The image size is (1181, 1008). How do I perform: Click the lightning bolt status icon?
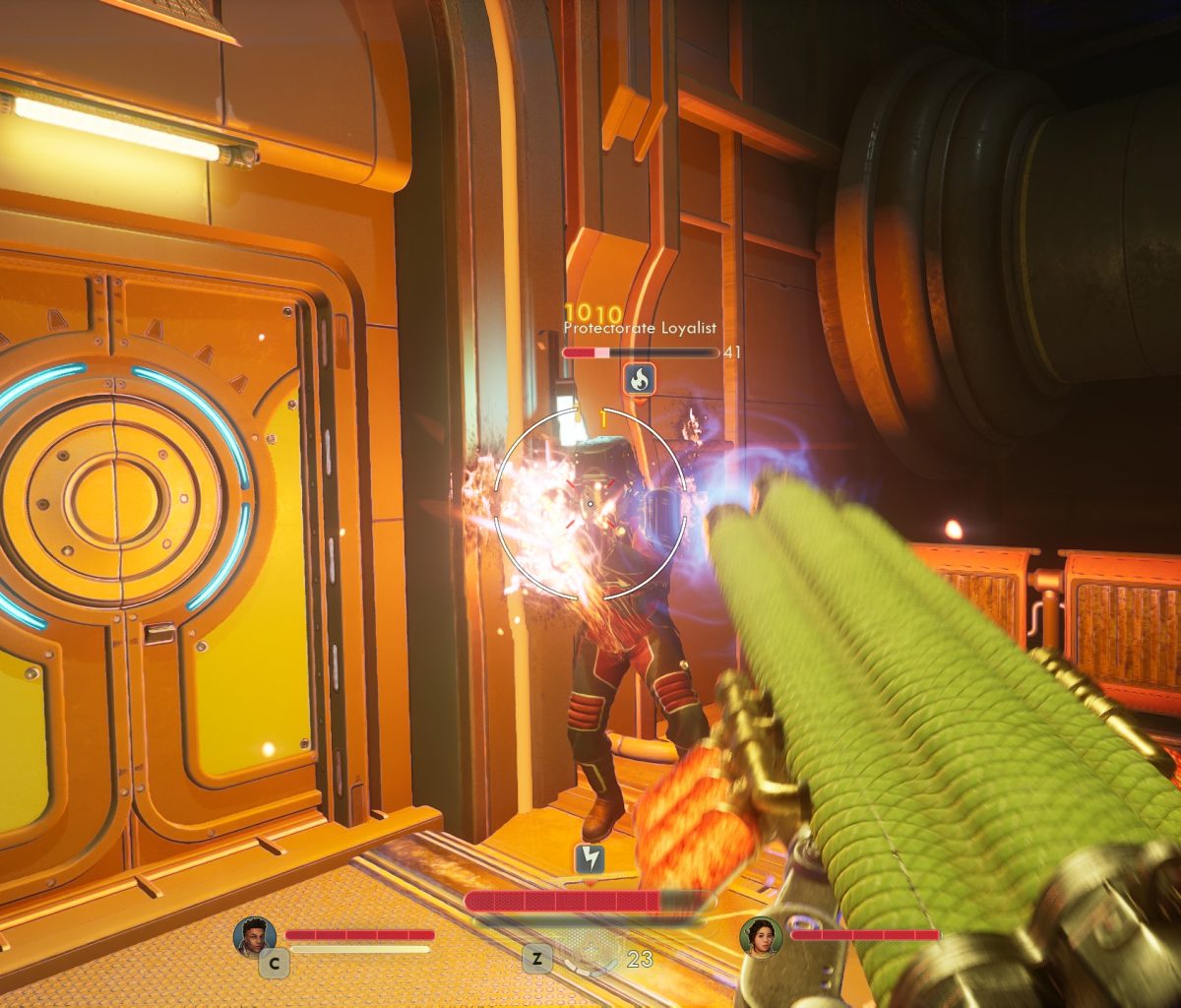pyautogui.click(x=590, y=859)
